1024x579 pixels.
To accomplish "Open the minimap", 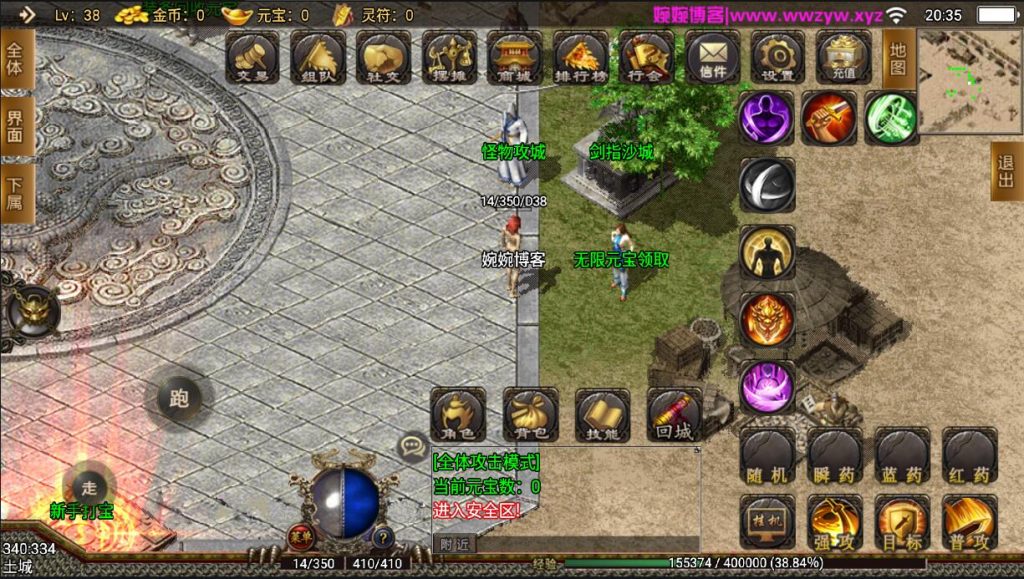I will 970,82.
